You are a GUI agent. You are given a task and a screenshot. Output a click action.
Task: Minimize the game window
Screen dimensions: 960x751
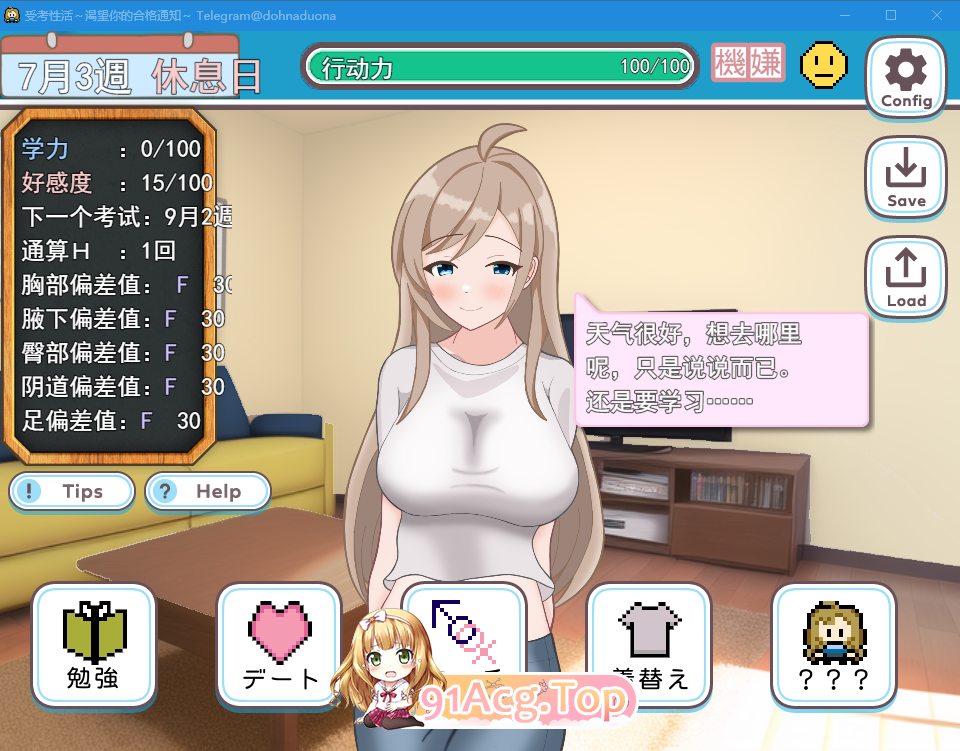pyautogui.click(x=845, y=15)
